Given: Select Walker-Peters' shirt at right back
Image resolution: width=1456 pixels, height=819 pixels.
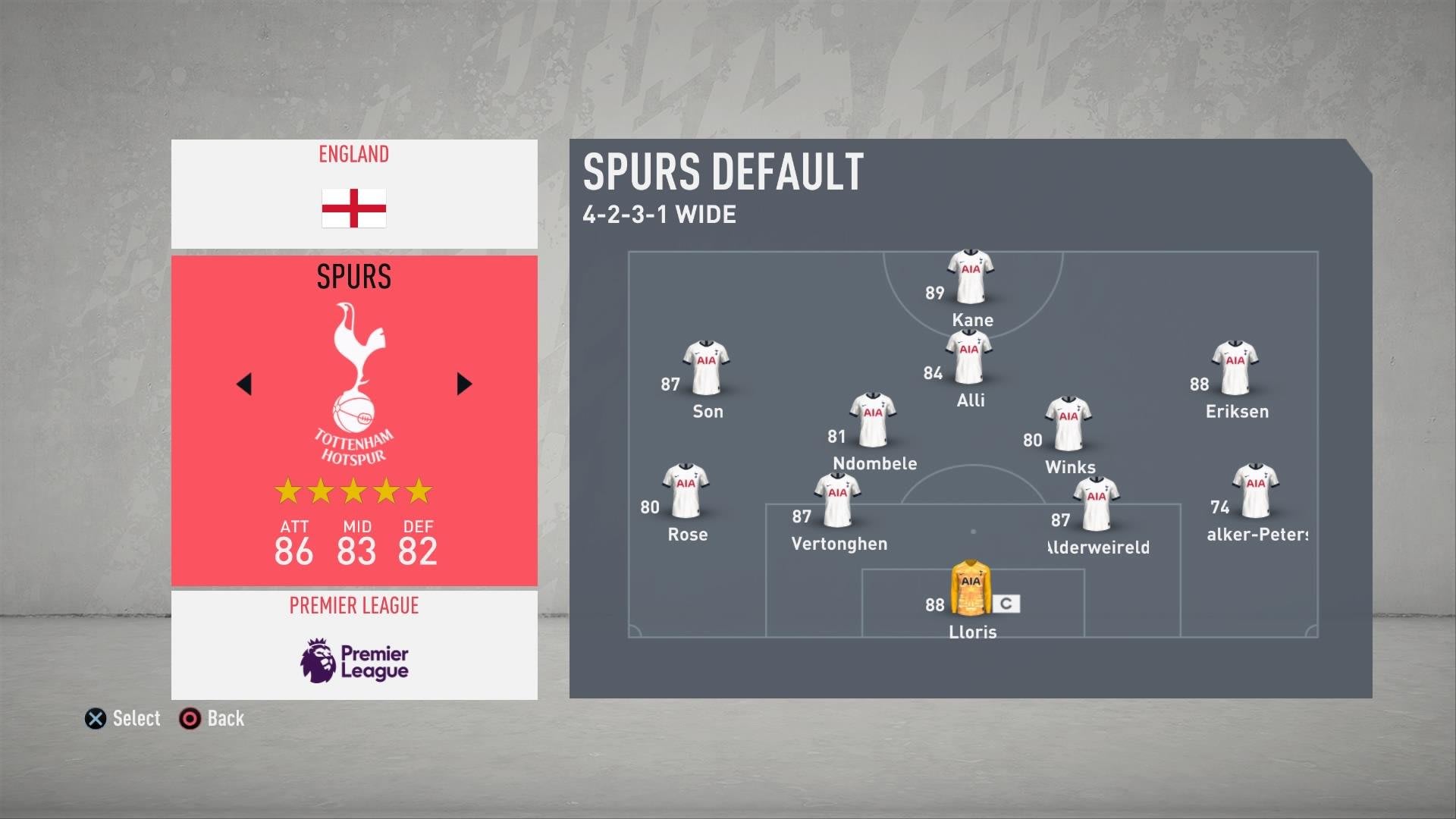Looking at the screenshot, I should (1255, 491).
